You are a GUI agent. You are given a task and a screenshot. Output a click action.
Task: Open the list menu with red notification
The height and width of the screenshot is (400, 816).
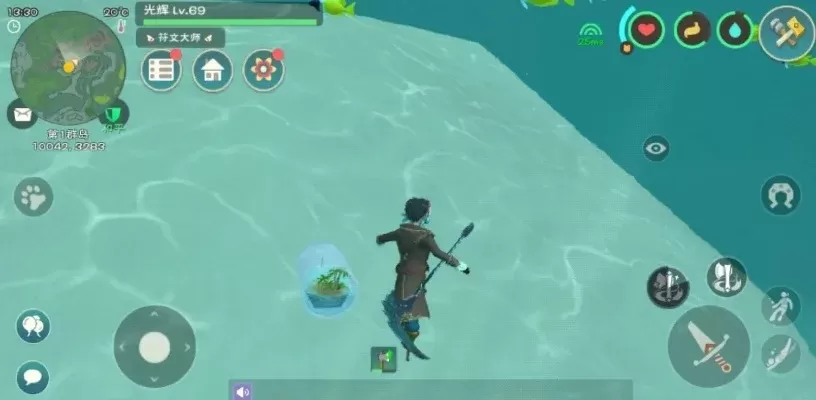161,70
